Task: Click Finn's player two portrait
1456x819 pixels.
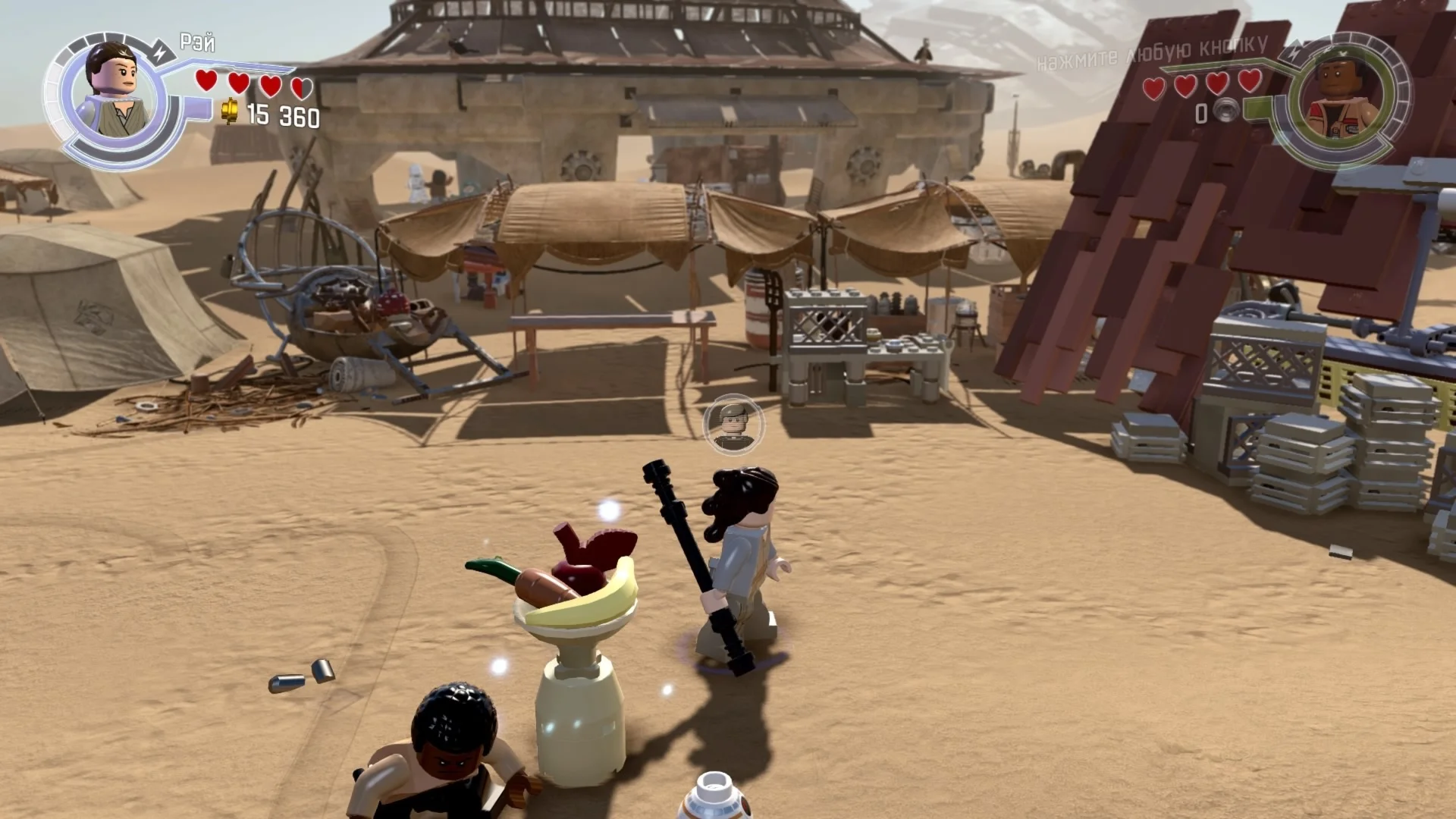Action: 1344,99
